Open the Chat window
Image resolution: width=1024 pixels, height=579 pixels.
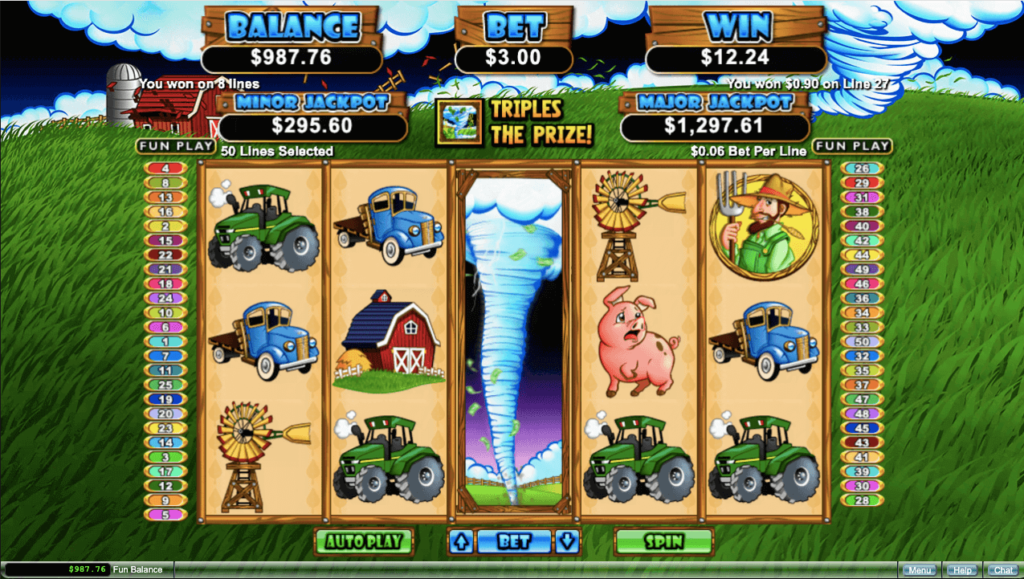1003,570
